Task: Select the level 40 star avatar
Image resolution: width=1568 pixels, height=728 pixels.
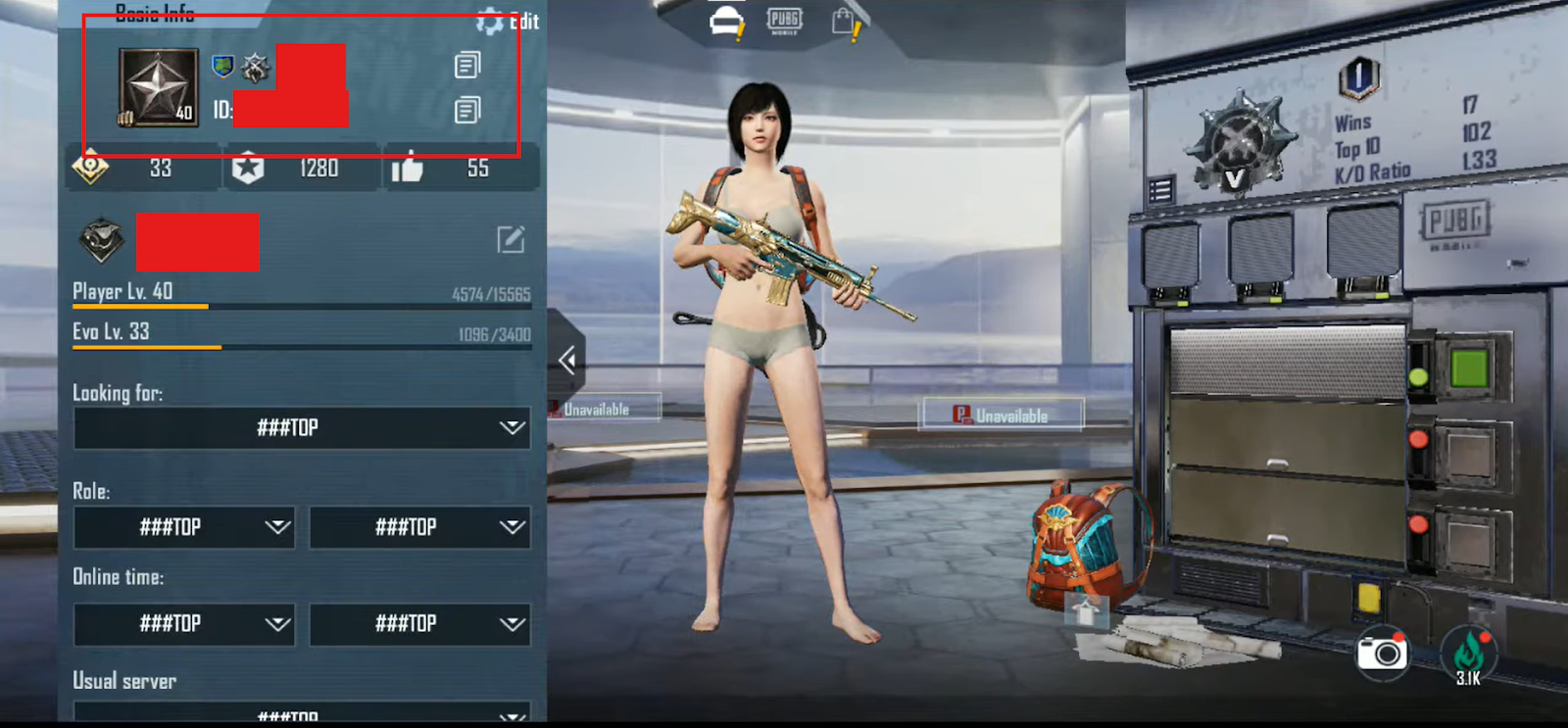Action: click(158, 88)
